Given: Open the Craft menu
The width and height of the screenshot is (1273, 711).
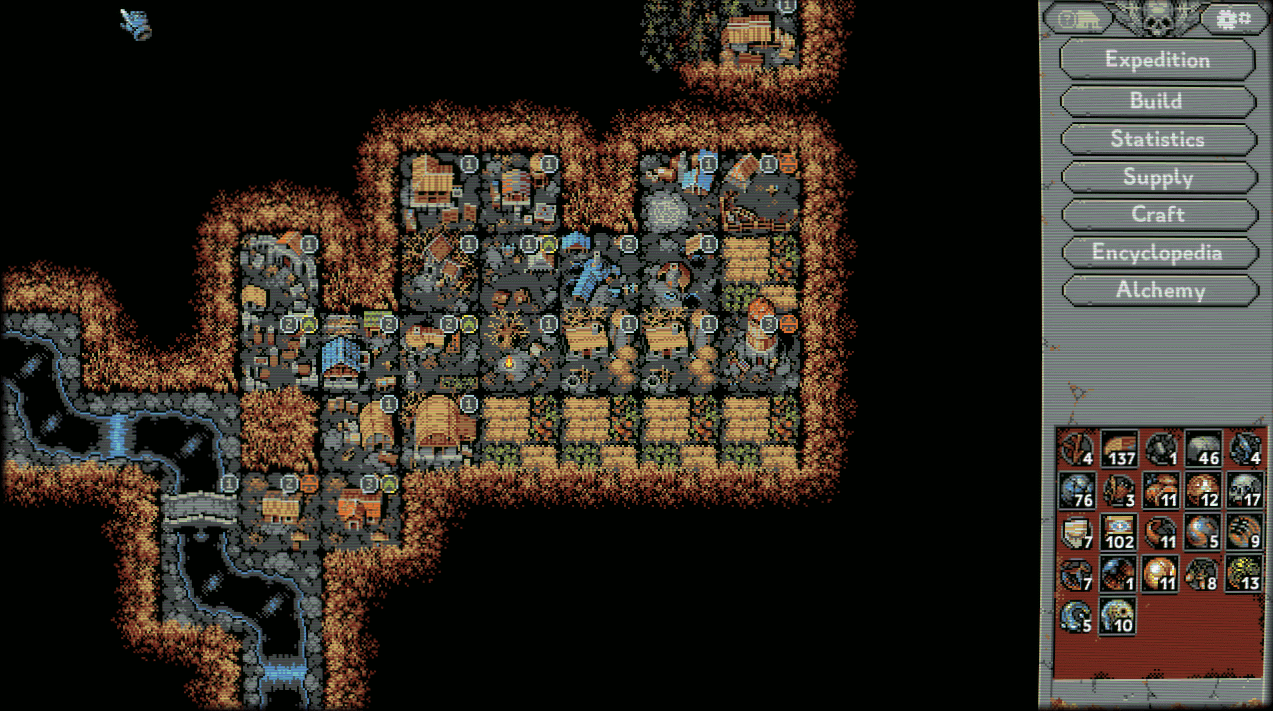Looking at the screenshot, I should pyautogui.click(x=1157, y=214).
